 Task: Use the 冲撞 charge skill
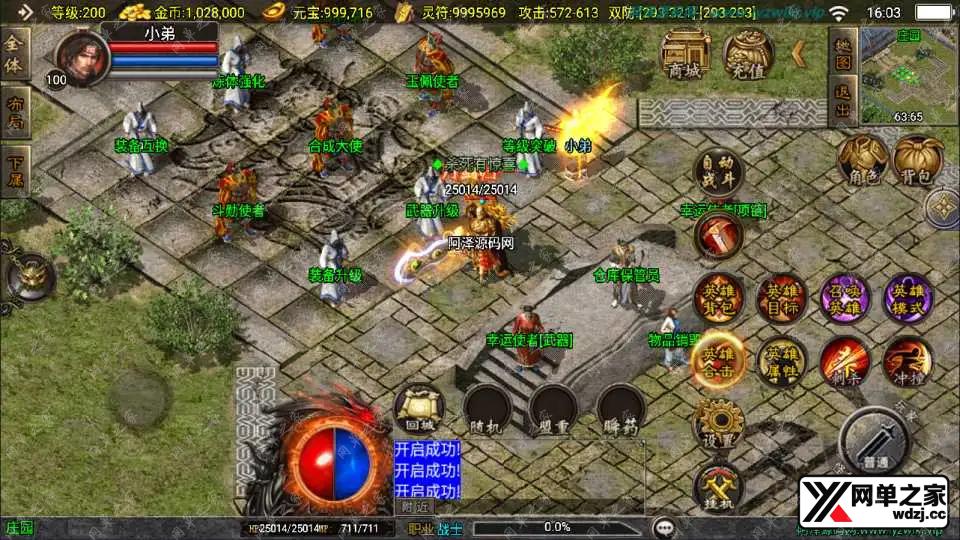908,362
